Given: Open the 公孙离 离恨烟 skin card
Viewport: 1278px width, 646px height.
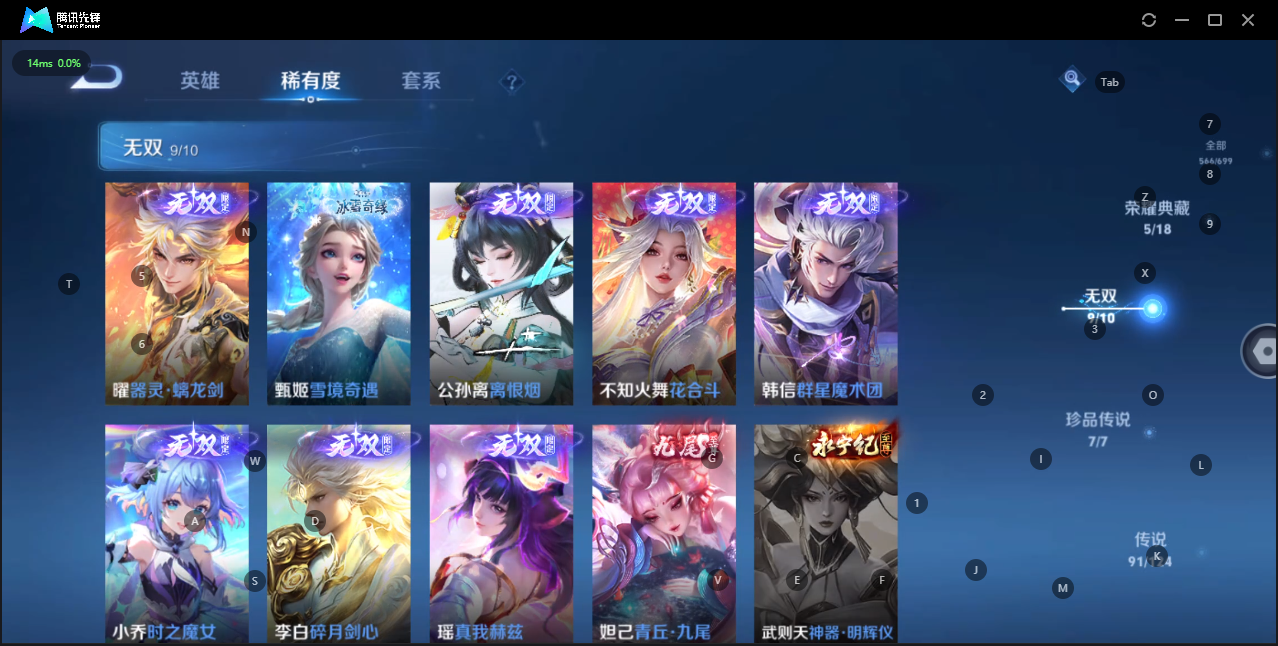Looking at the screenshot, I should 501,293.
